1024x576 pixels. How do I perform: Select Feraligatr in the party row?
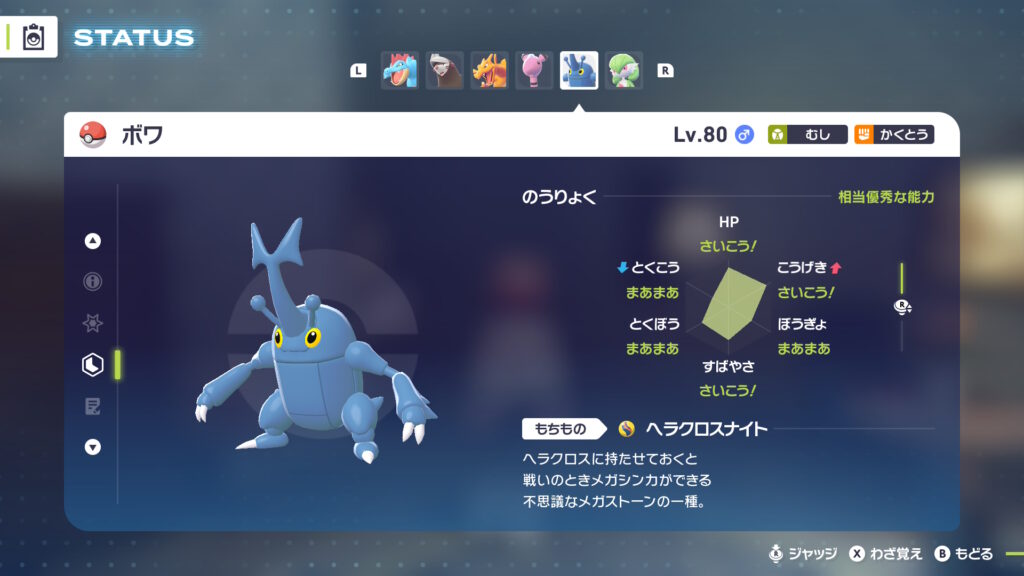(399, 70)
